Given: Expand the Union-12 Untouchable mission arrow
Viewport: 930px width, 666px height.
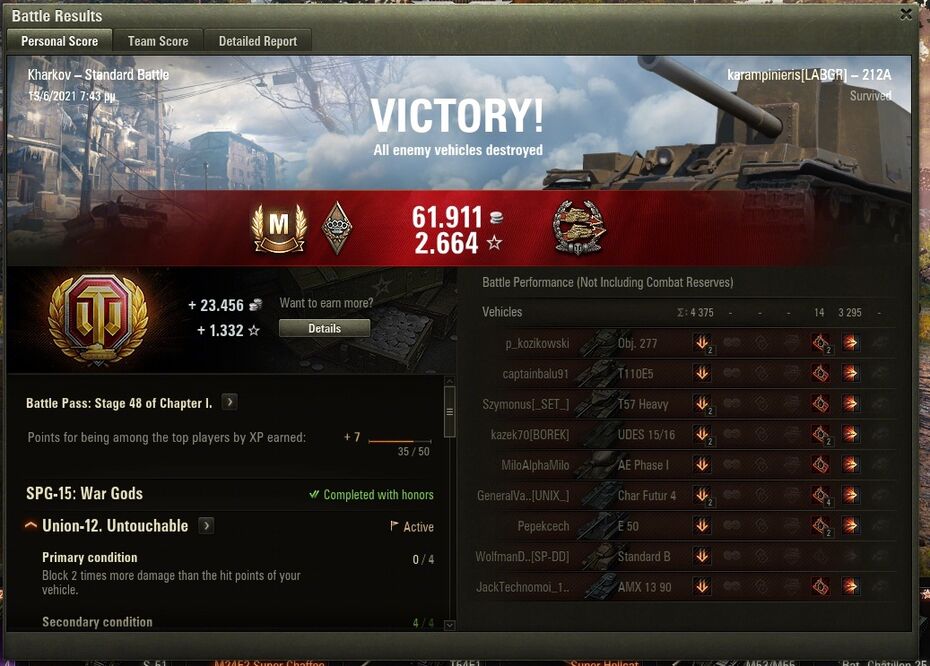Looking at the screenshot, I should tap(206, 526).
